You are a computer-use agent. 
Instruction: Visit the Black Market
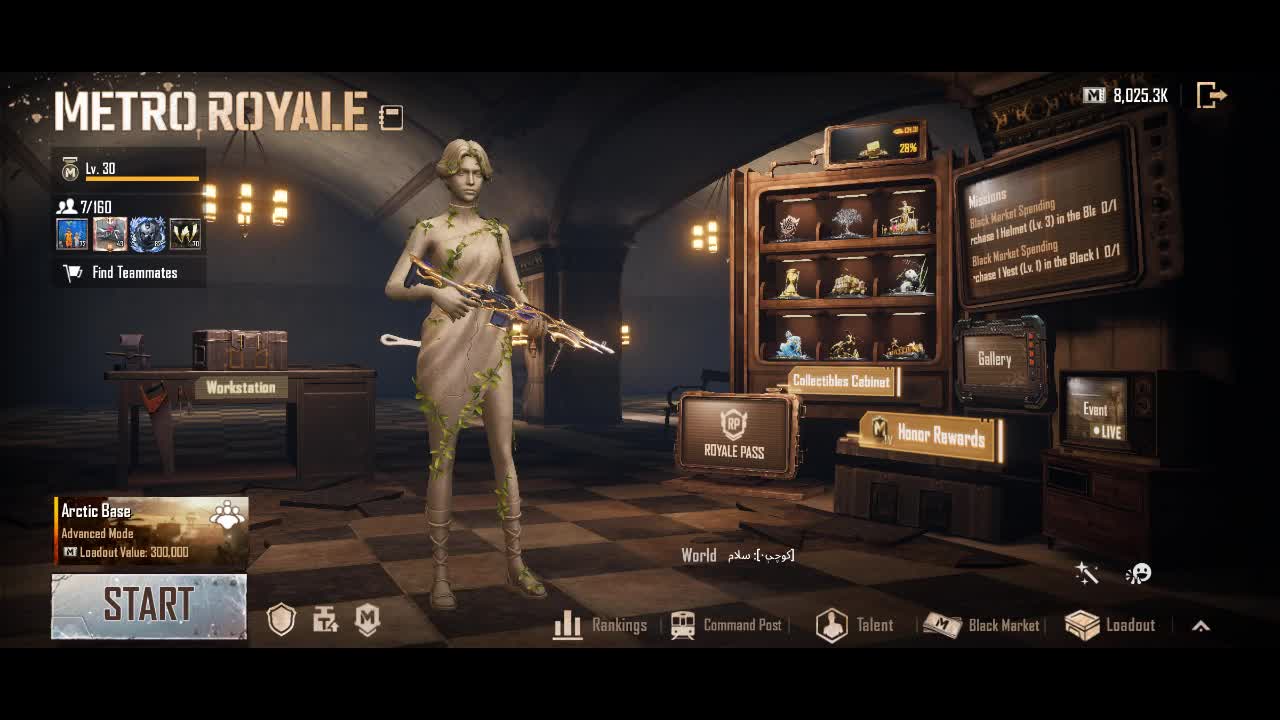[x=982, y=626]
